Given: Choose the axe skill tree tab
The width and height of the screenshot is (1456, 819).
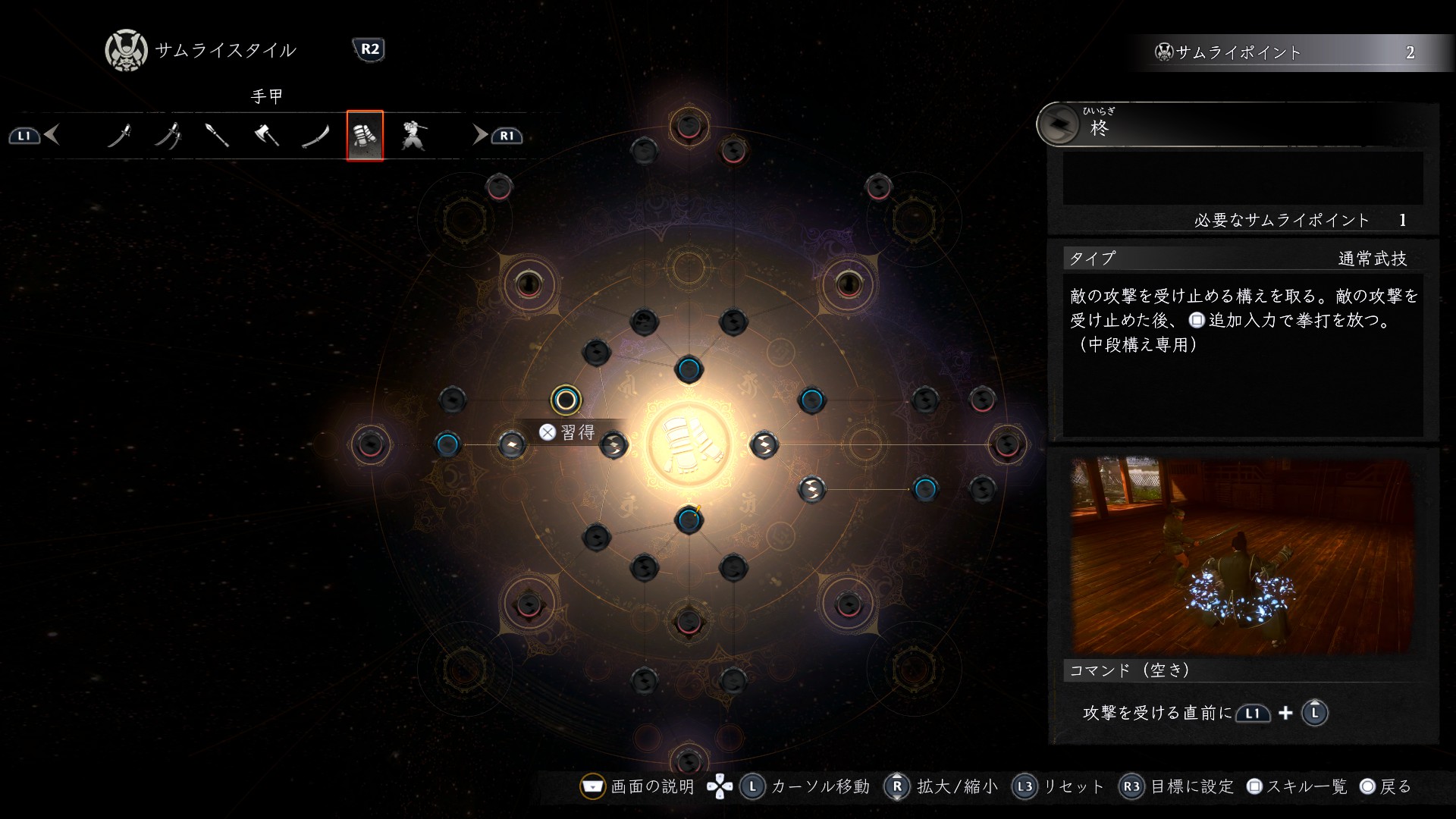Looking at the screenshot, I should [266, 136].
